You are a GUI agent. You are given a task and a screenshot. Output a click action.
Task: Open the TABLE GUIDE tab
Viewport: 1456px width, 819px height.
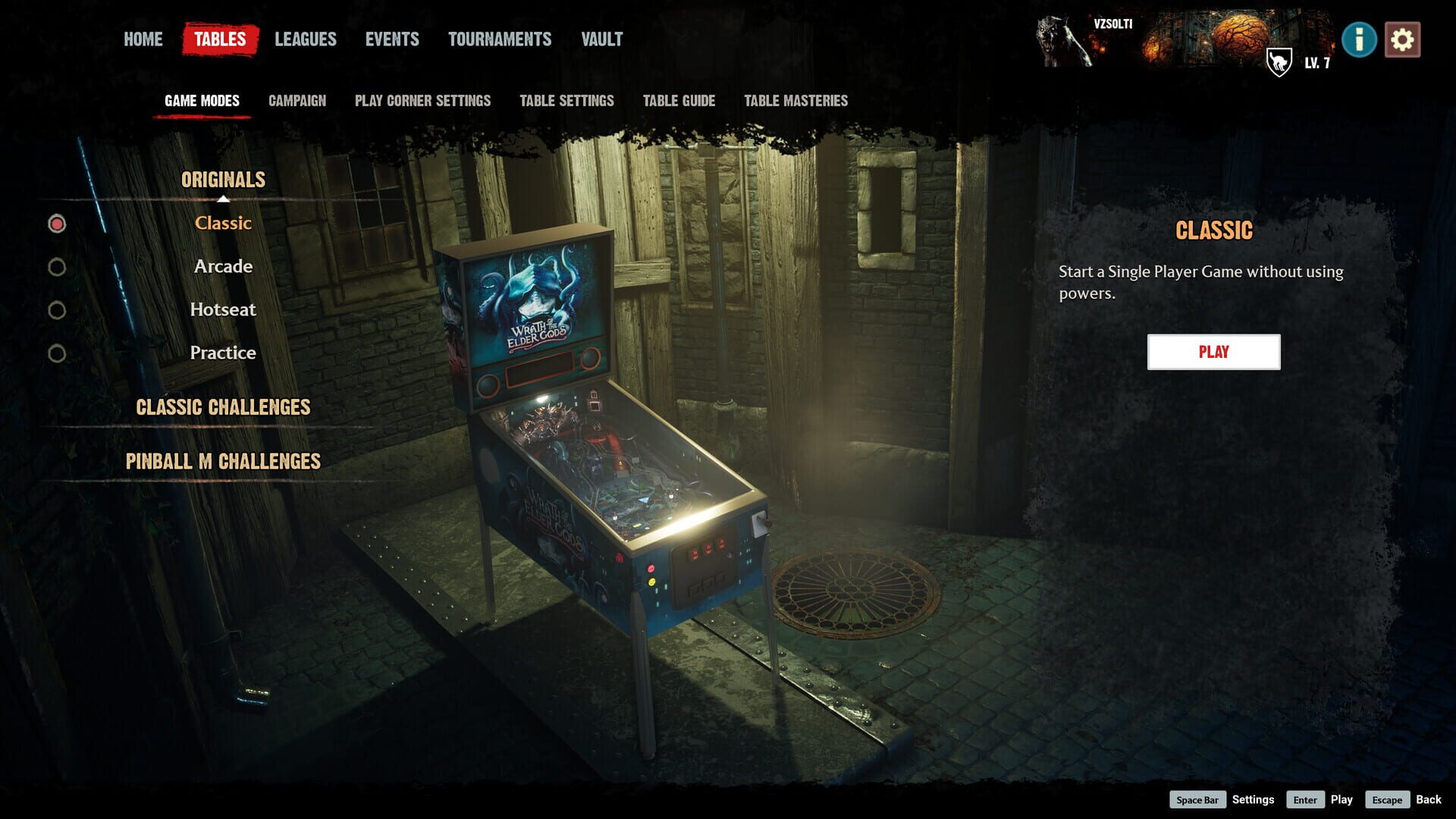[678, 99]
